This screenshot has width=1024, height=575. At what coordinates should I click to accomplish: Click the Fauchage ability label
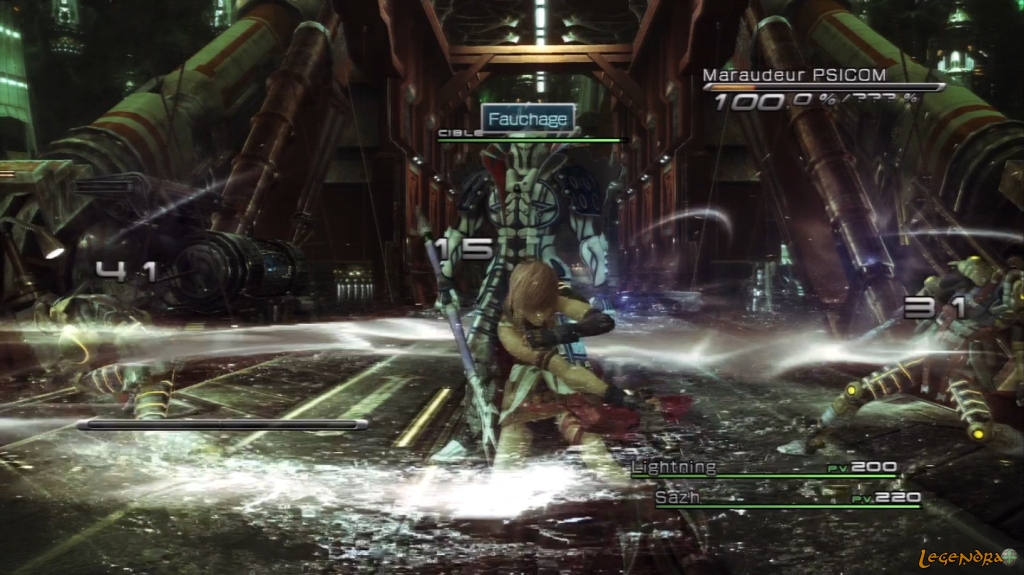point(528,119)
